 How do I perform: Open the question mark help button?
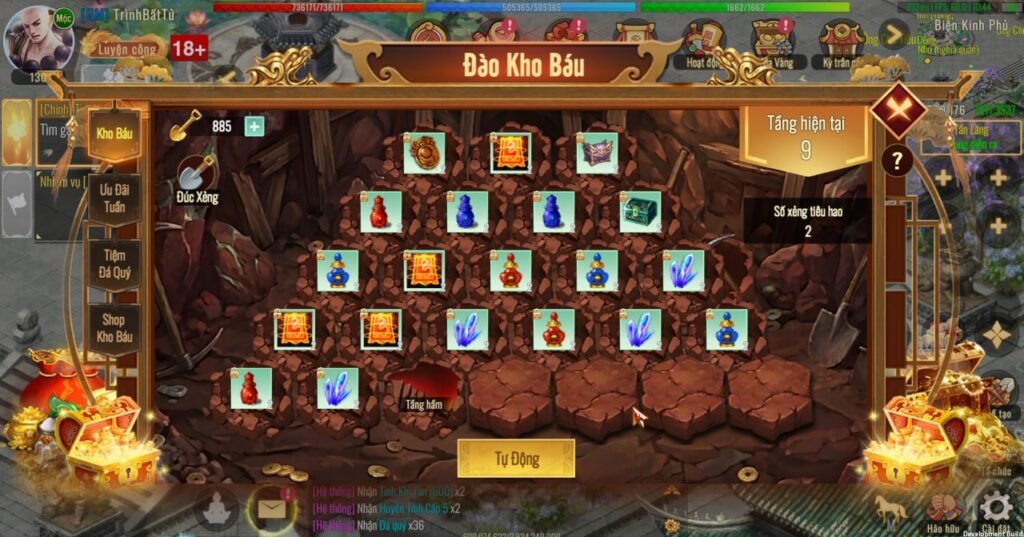[x=897, y=160]
